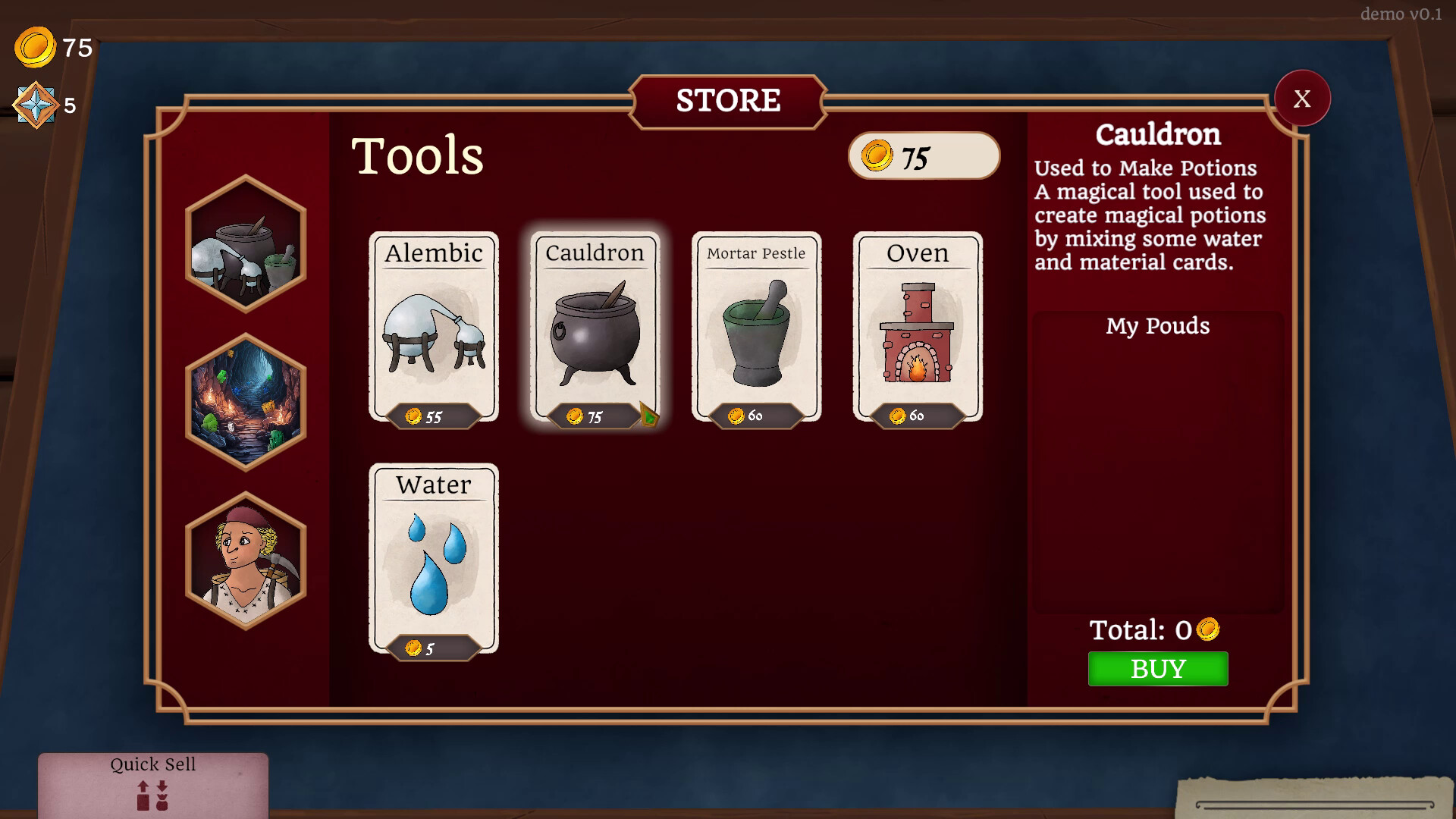Click the star crystal currency icon
This screenshot has width=1456, height=819.
tap(35, 102)
